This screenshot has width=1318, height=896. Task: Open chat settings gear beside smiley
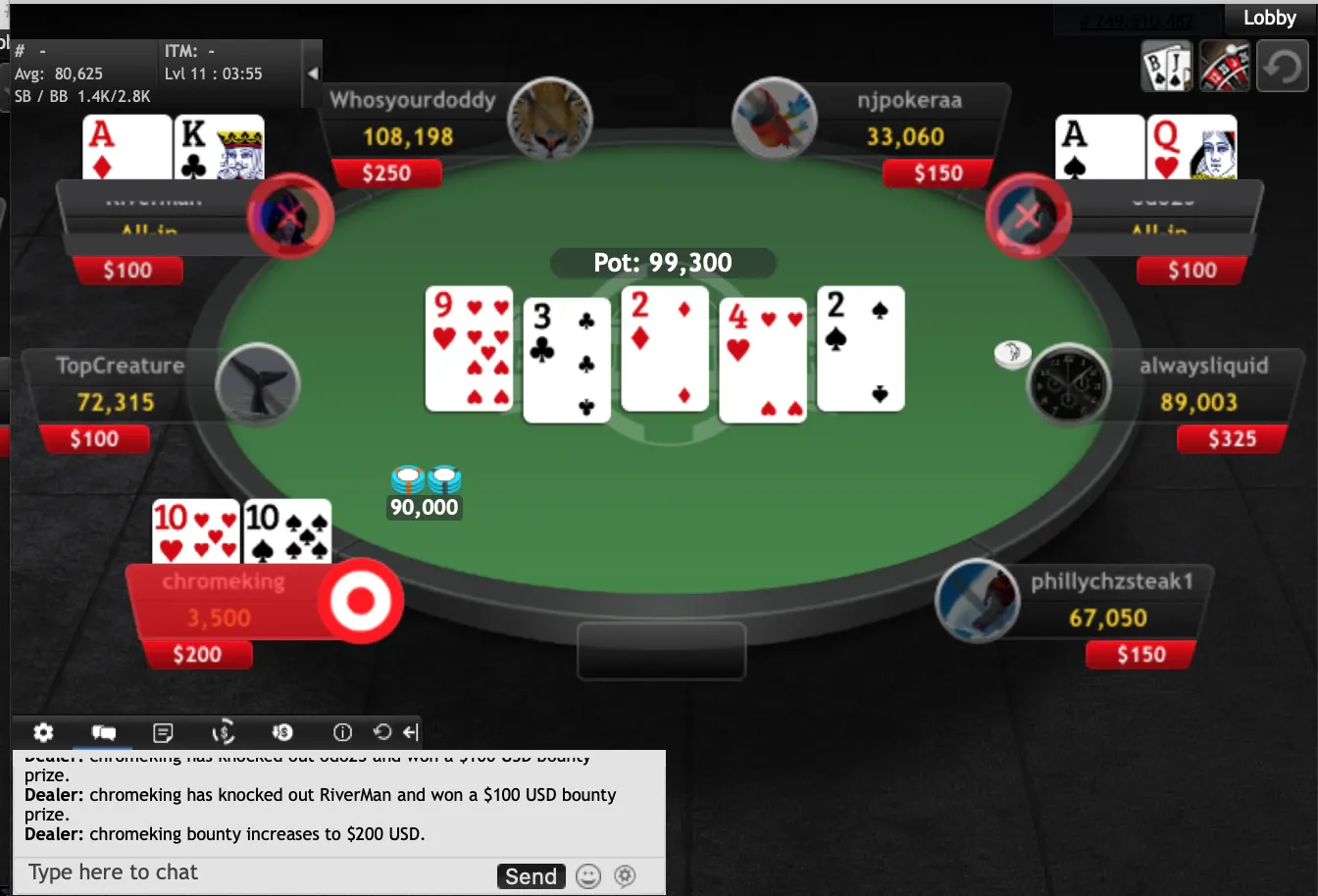pos(625,876)
